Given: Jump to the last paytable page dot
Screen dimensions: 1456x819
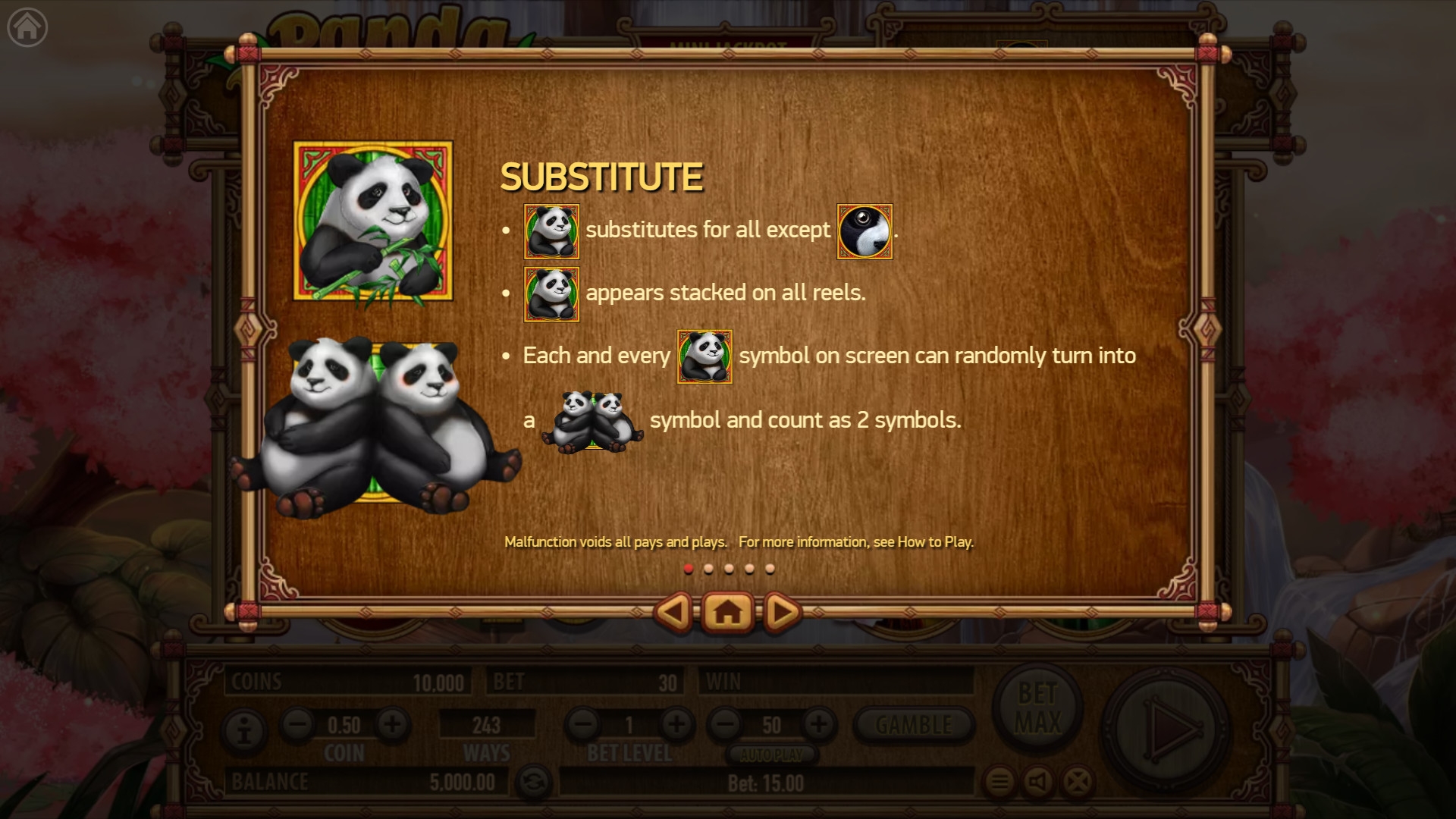Looking at the screenshot, I should pyautogui.click(x=770, y=569).
